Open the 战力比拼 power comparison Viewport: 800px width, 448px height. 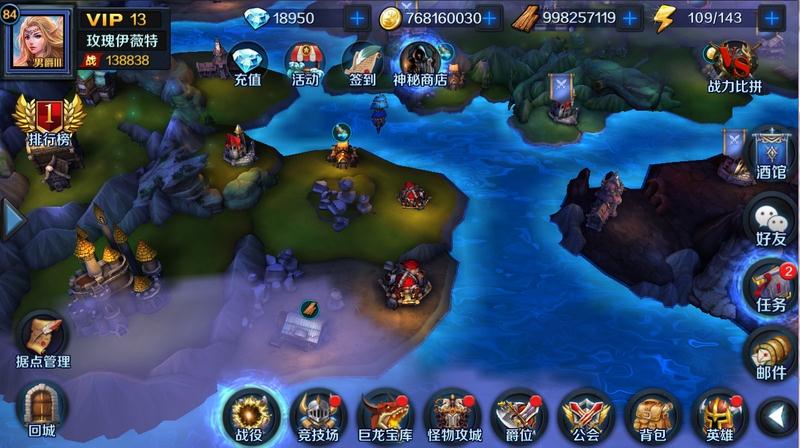tap(735, 66)
